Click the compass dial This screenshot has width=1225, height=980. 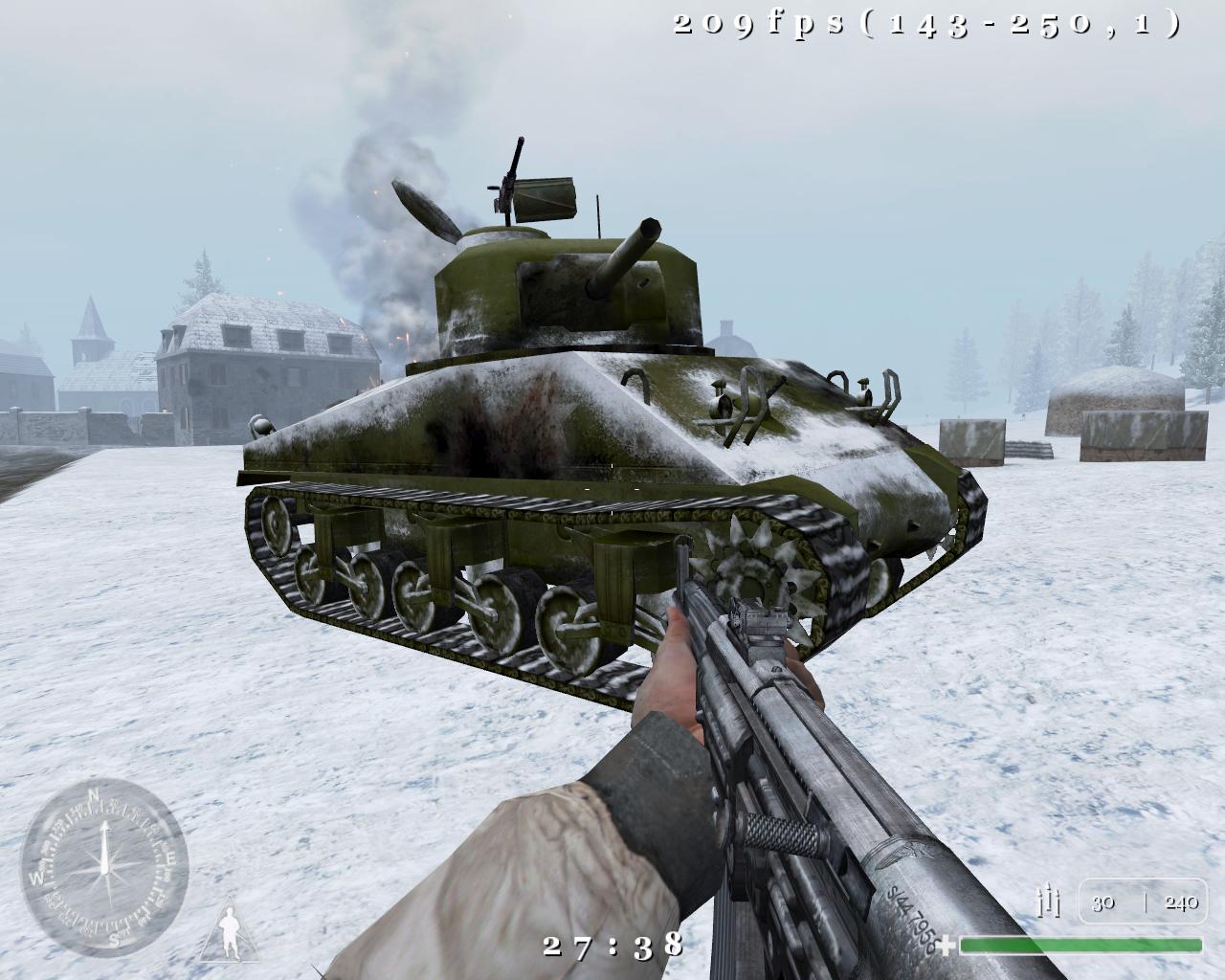(105, 857)
